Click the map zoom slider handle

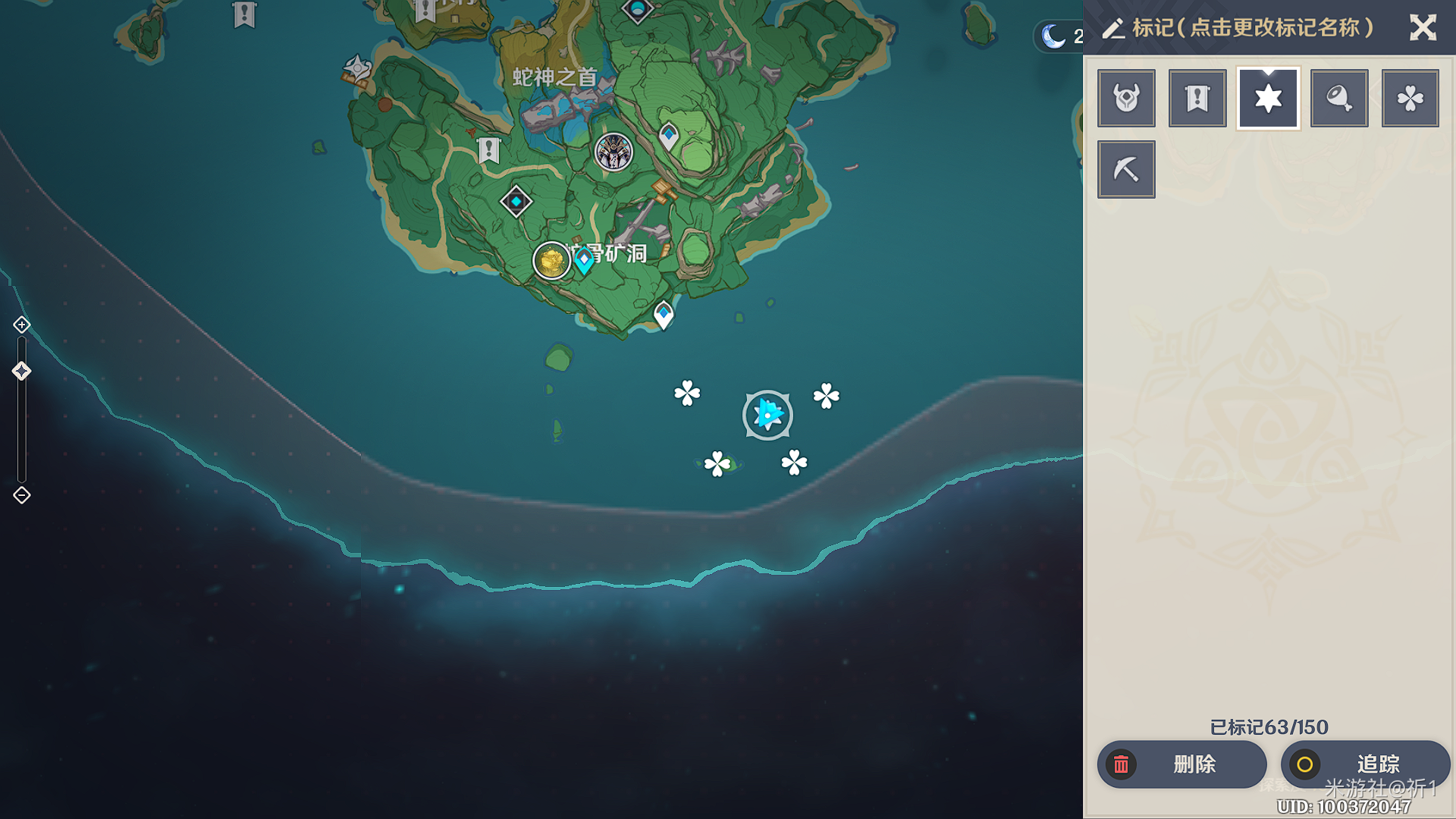(21, 371)
